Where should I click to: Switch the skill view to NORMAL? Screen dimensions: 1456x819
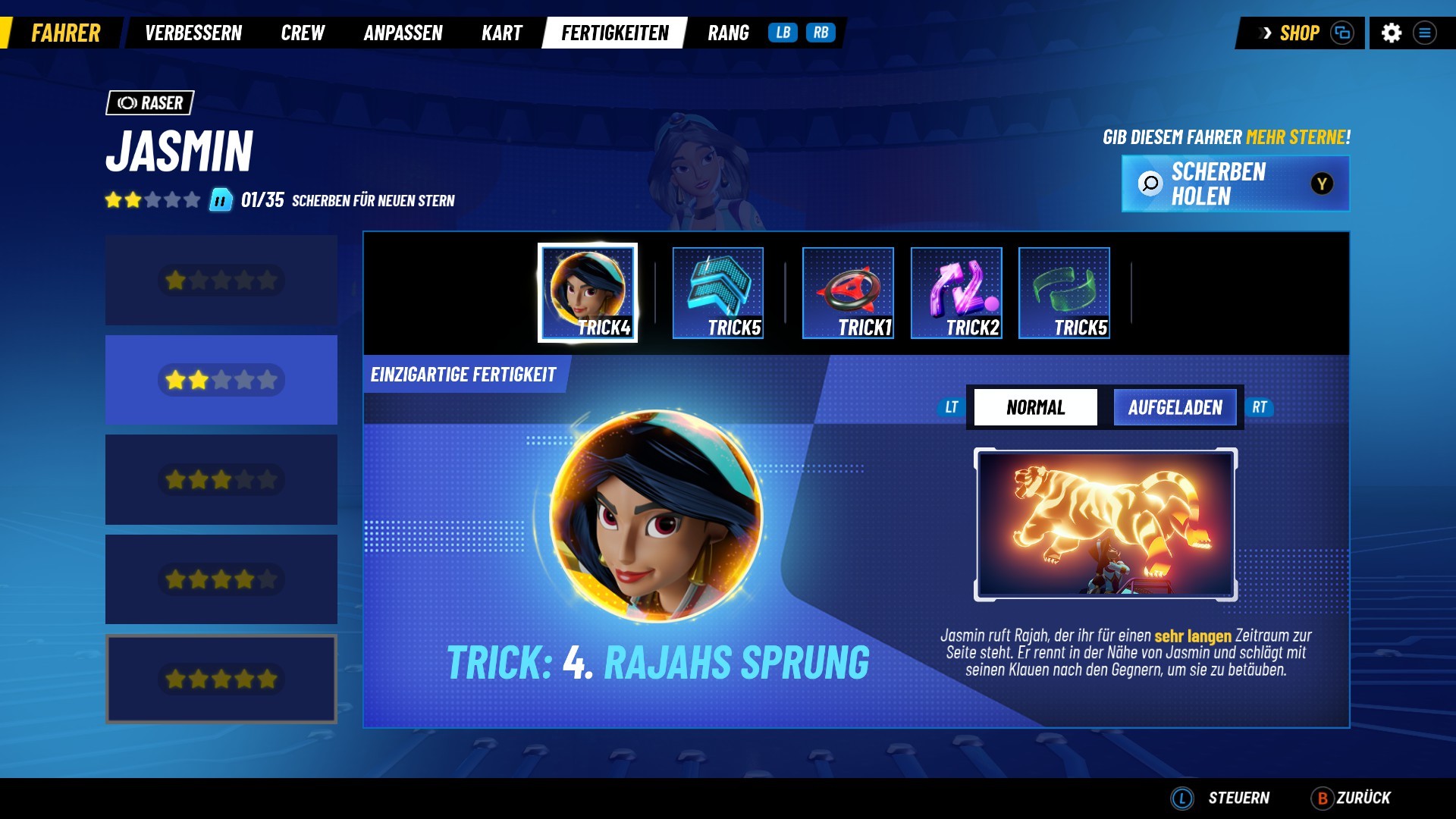pyautogui.click(x=1034, y=407)
